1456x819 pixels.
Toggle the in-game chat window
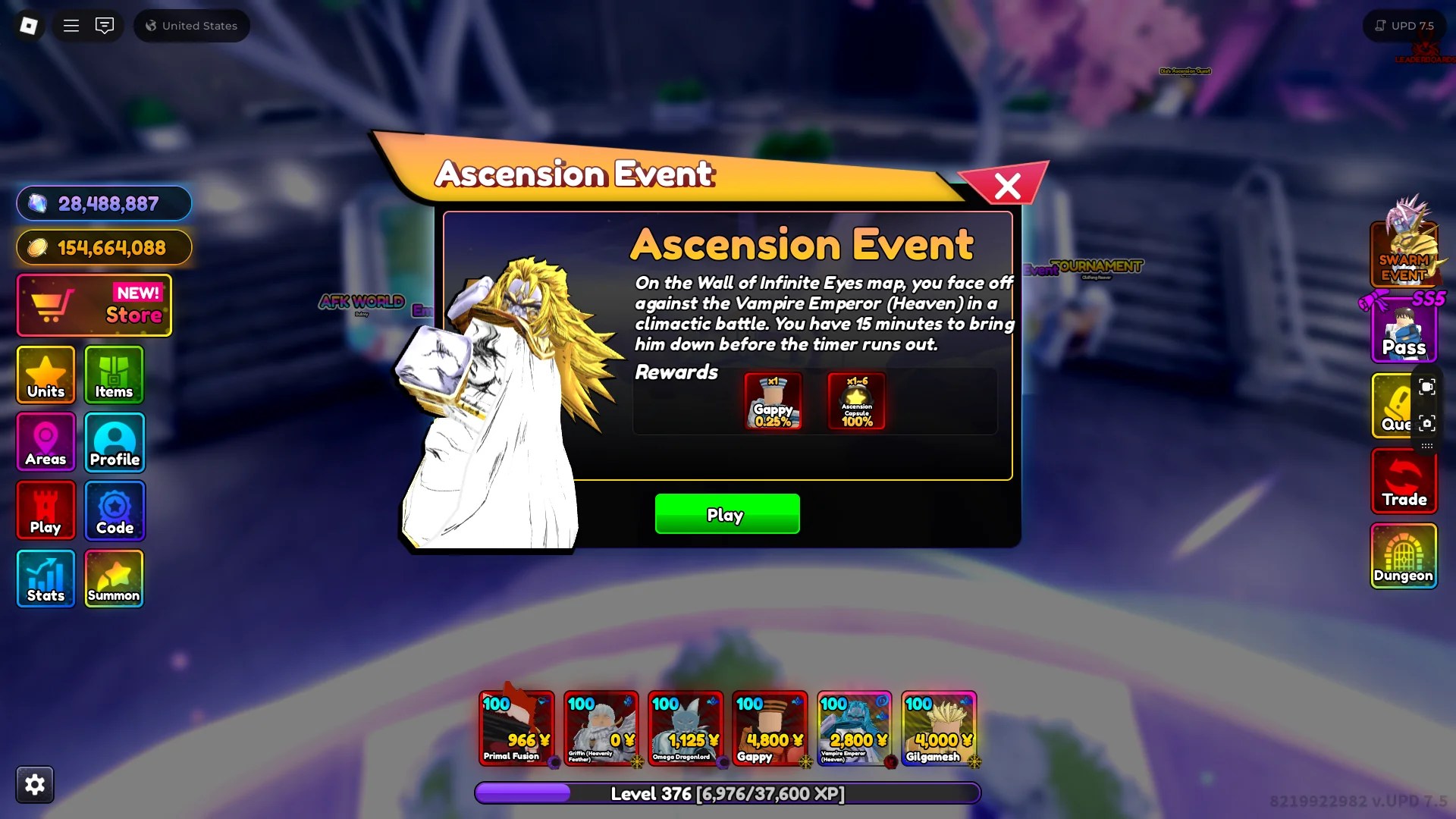(x=104, y=25)
